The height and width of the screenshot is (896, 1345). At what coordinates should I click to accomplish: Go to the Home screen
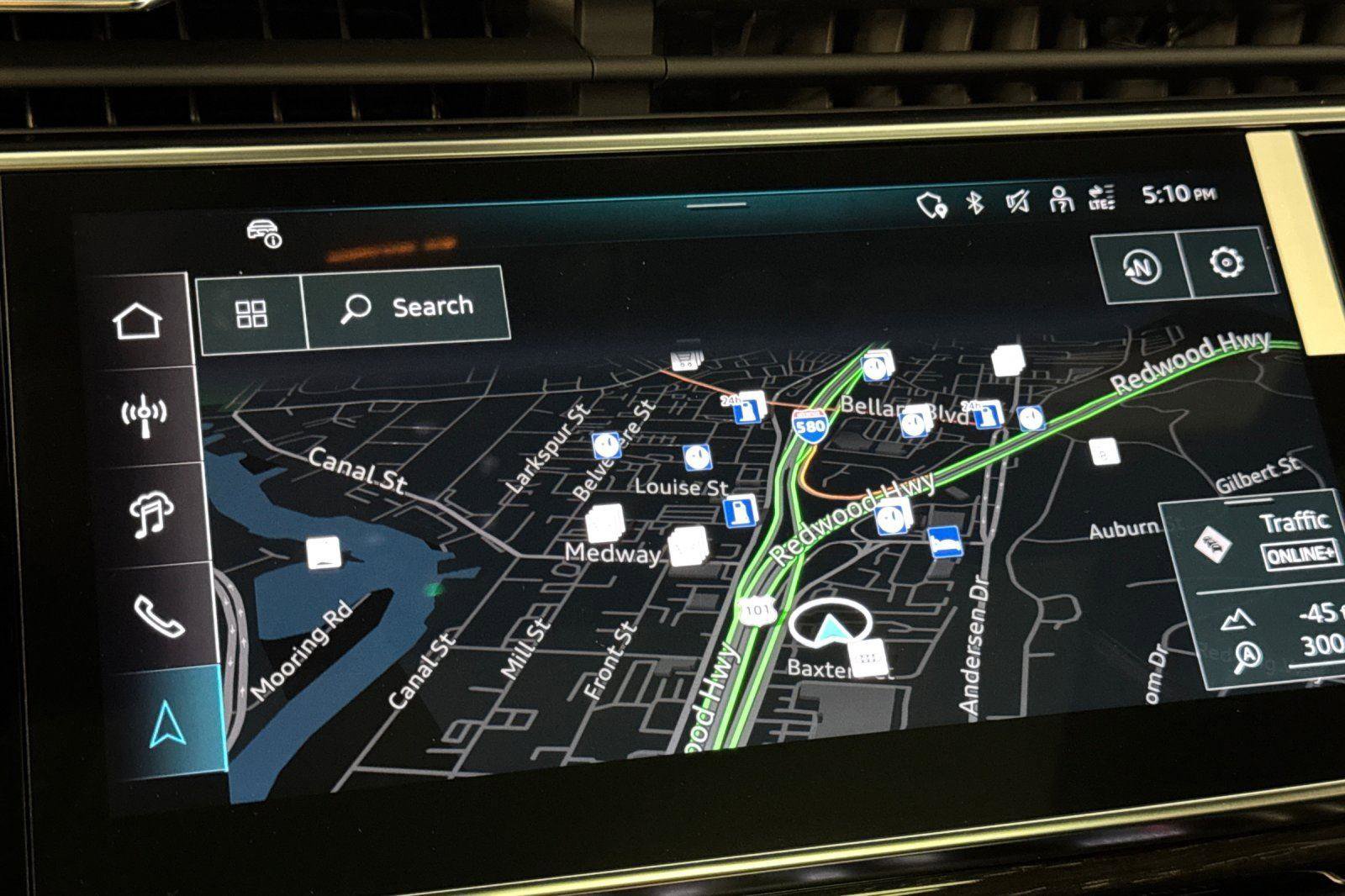click(x=138, y=321)
